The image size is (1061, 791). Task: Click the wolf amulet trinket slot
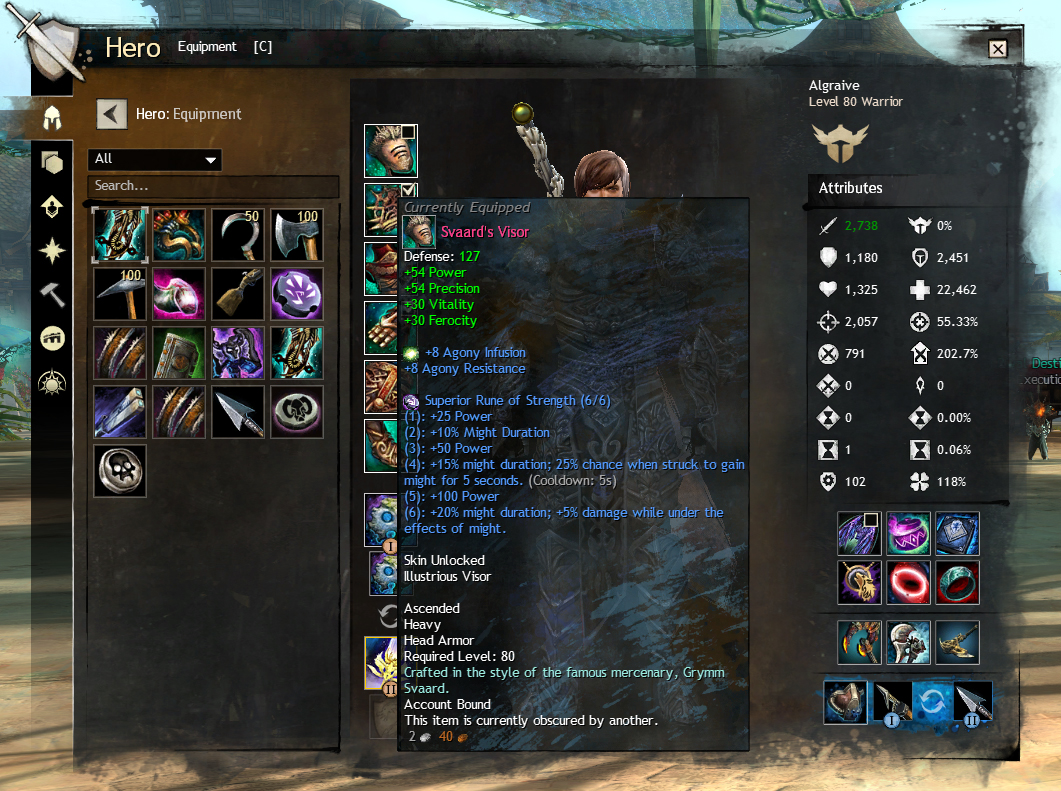(859, 582)
